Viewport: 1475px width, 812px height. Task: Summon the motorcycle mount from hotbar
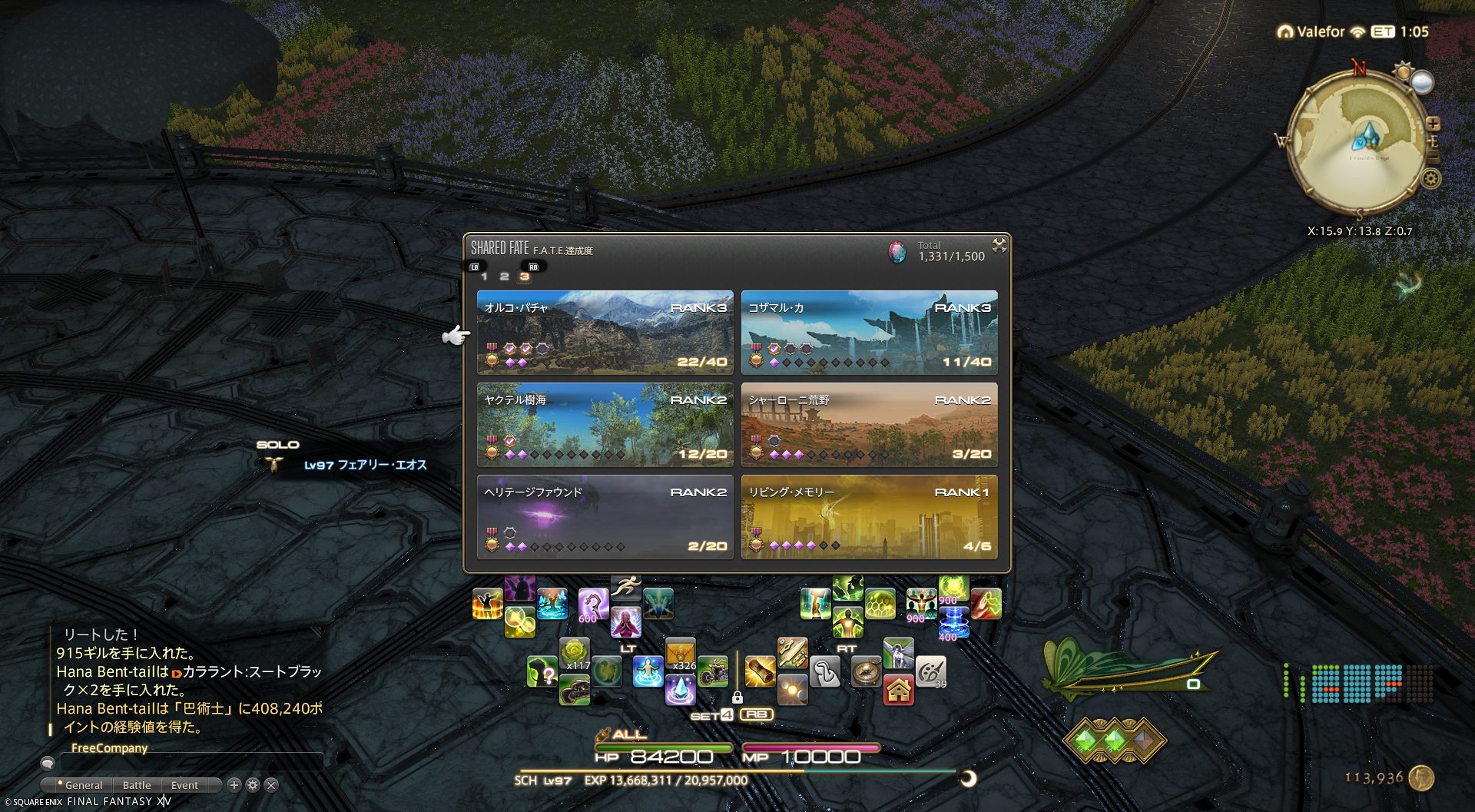(713, 671)
